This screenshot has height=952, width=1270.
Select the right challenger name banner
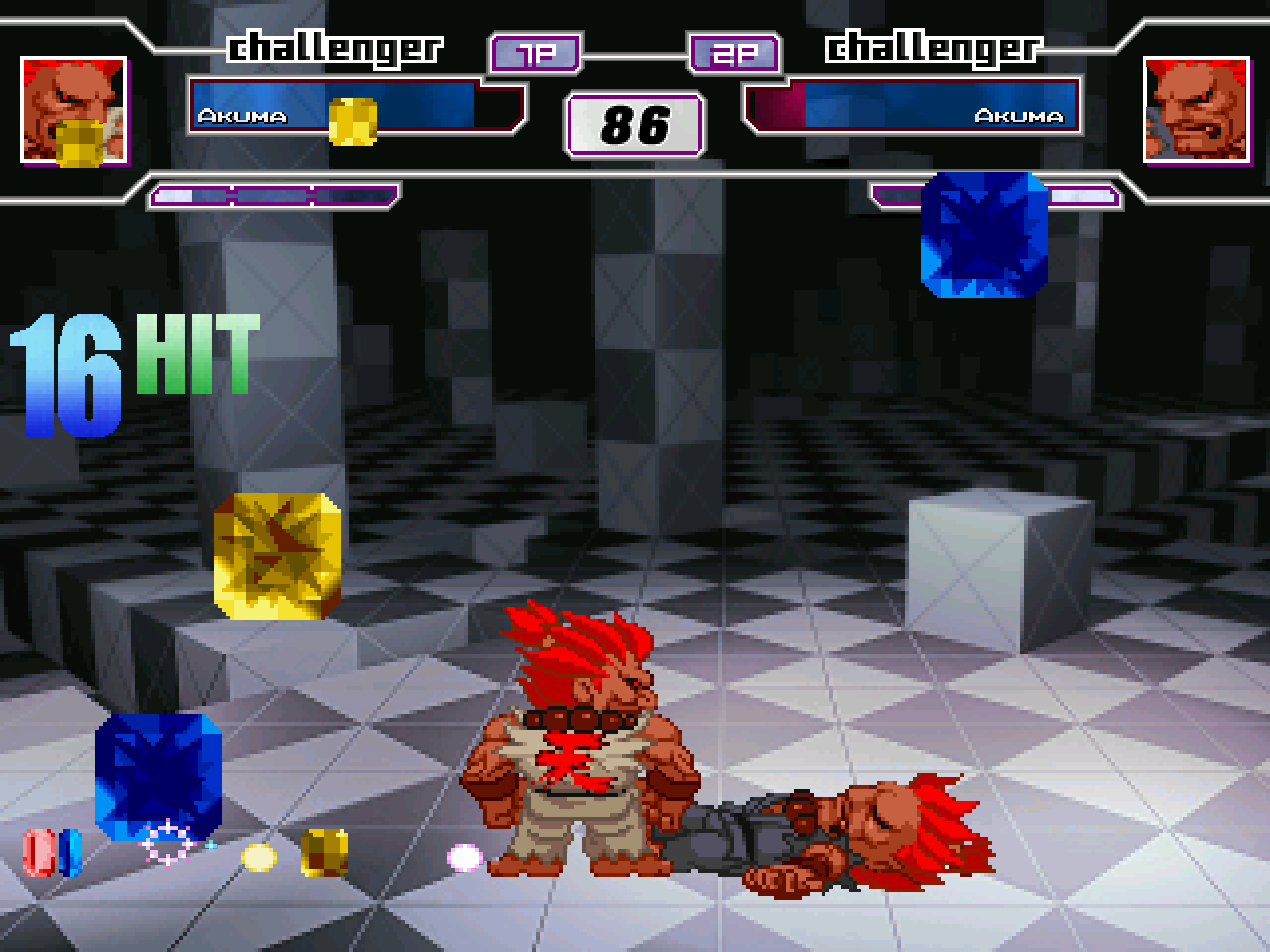pos(934,47)
